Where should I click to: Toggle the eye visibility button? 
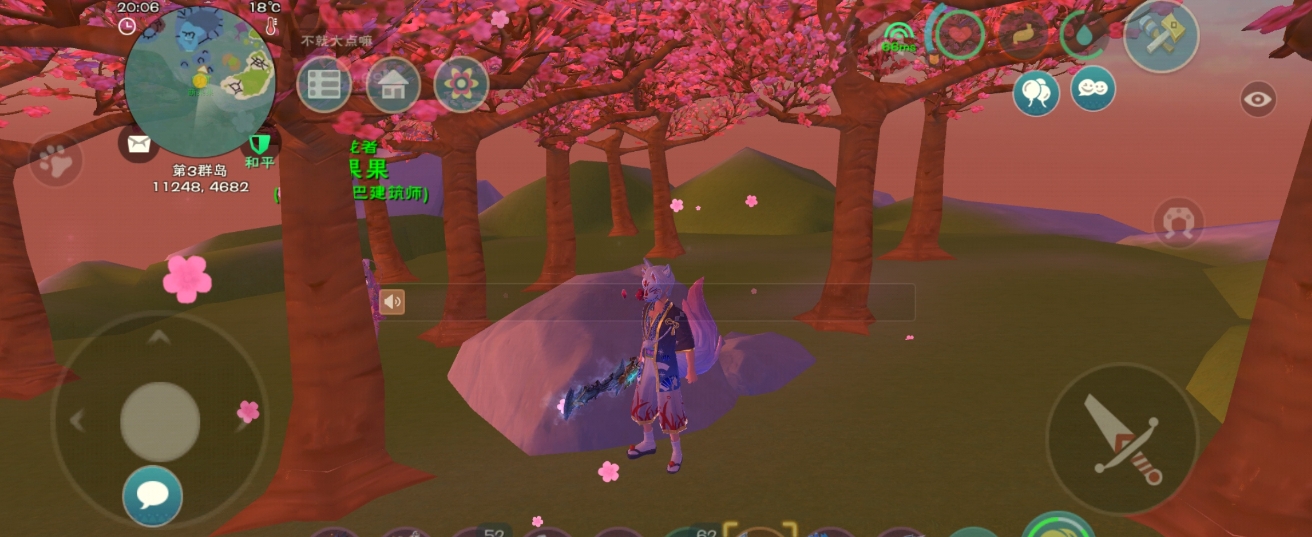coord(1258,99)
